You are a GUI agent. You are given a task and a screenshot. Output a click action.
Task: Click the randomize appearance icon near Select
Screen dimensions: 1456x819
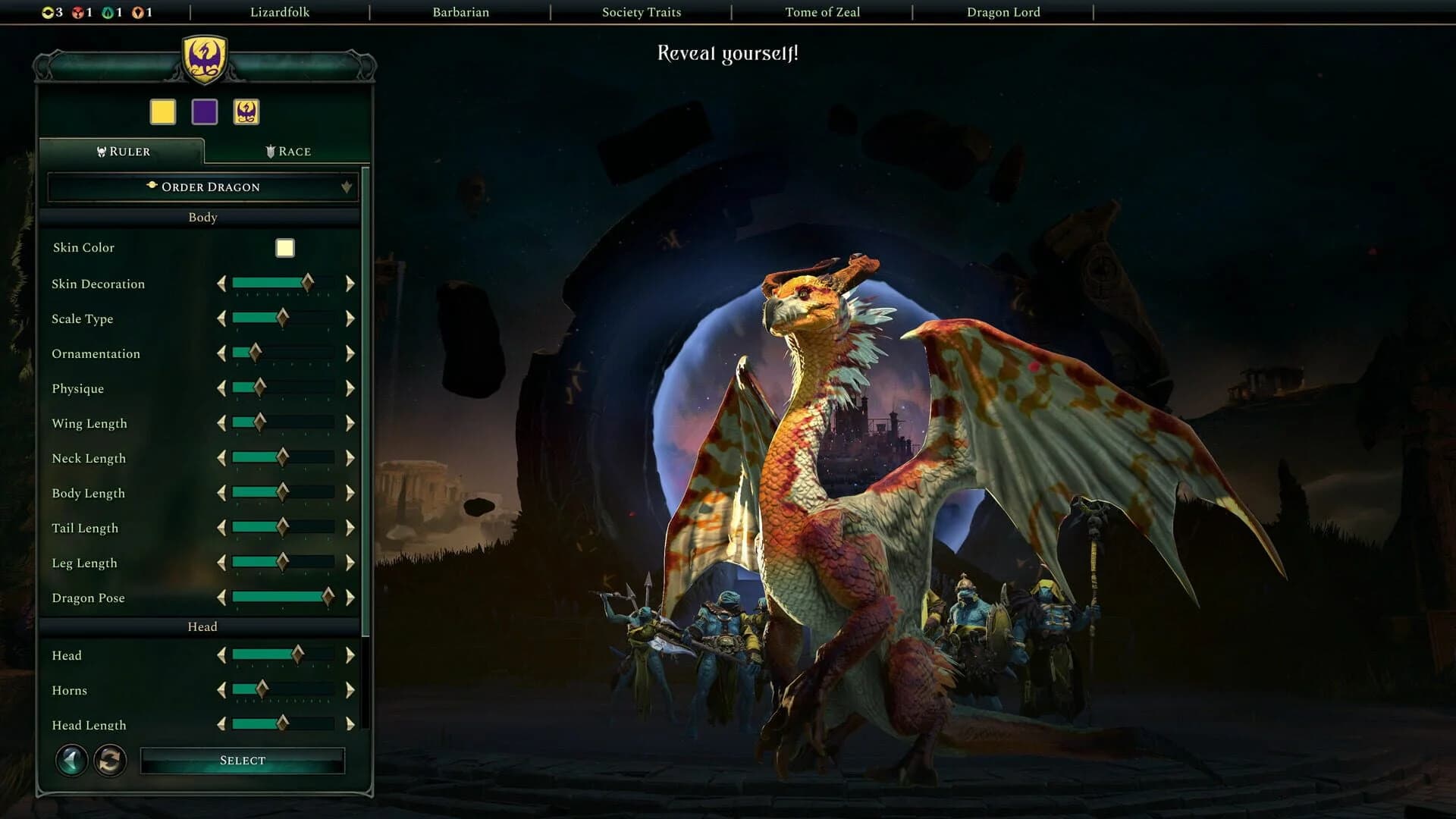coord(110,761)
